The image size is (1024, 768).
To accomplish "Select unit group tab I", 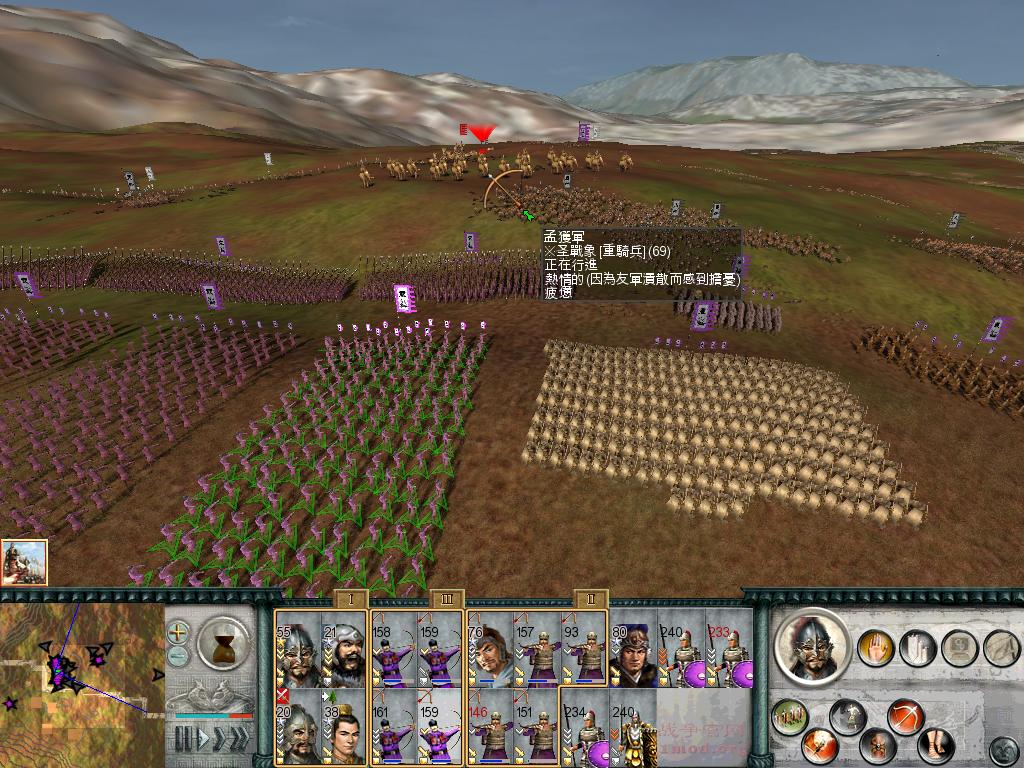I will click(350, 599).
